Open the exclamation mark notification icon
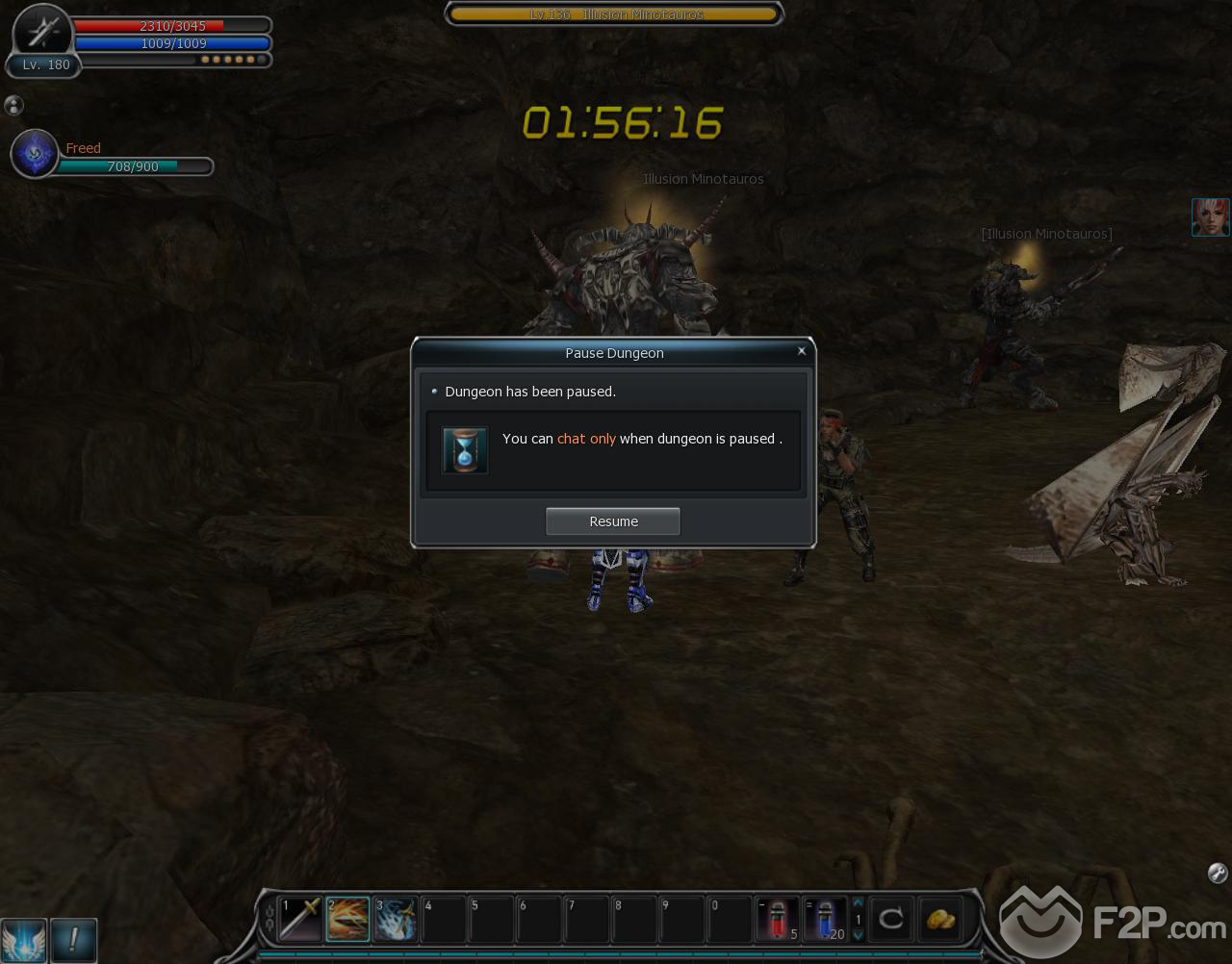 73,938
